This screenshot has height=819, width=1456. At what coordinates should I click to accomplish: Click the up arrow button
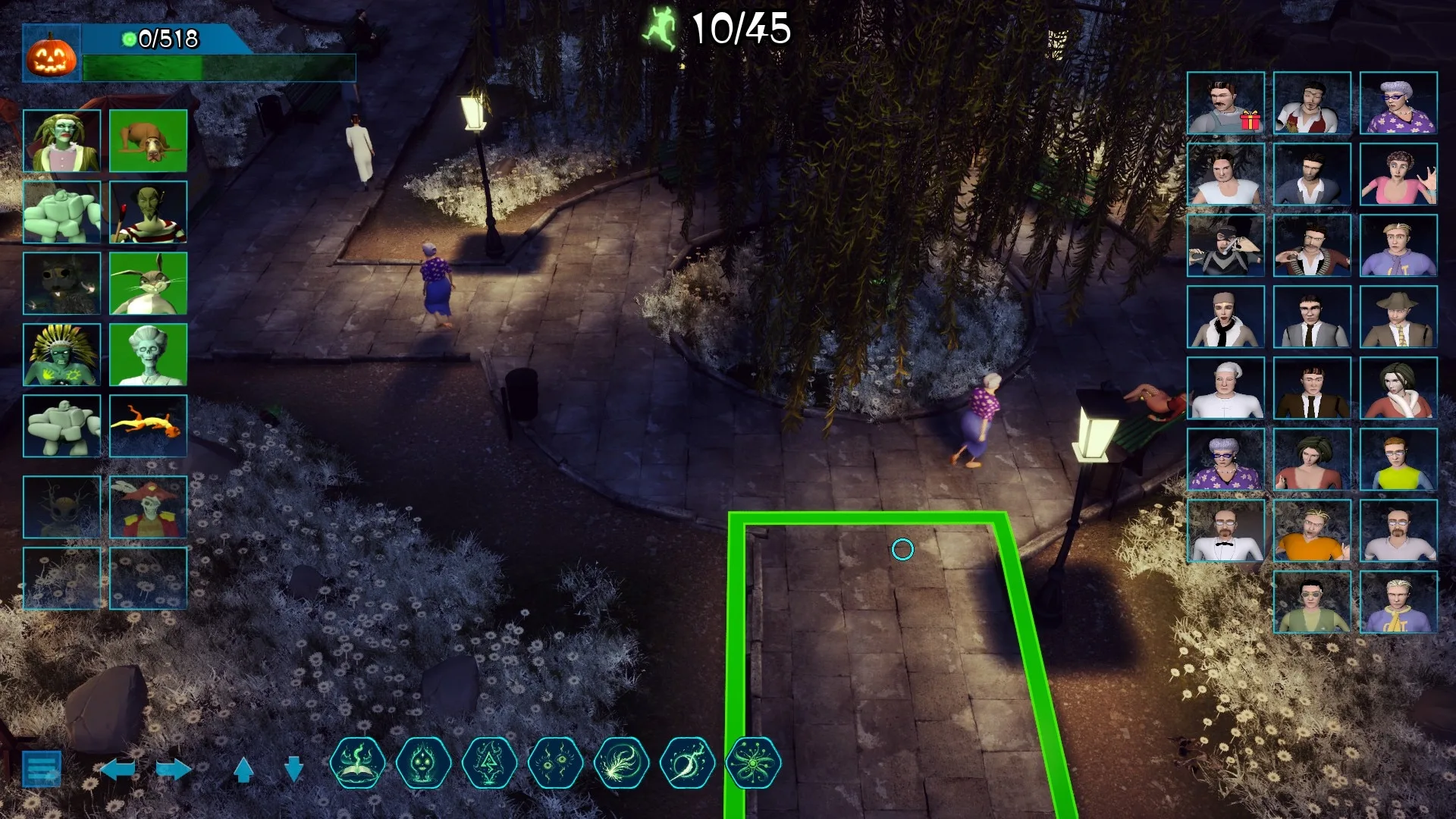click(243, 770)
